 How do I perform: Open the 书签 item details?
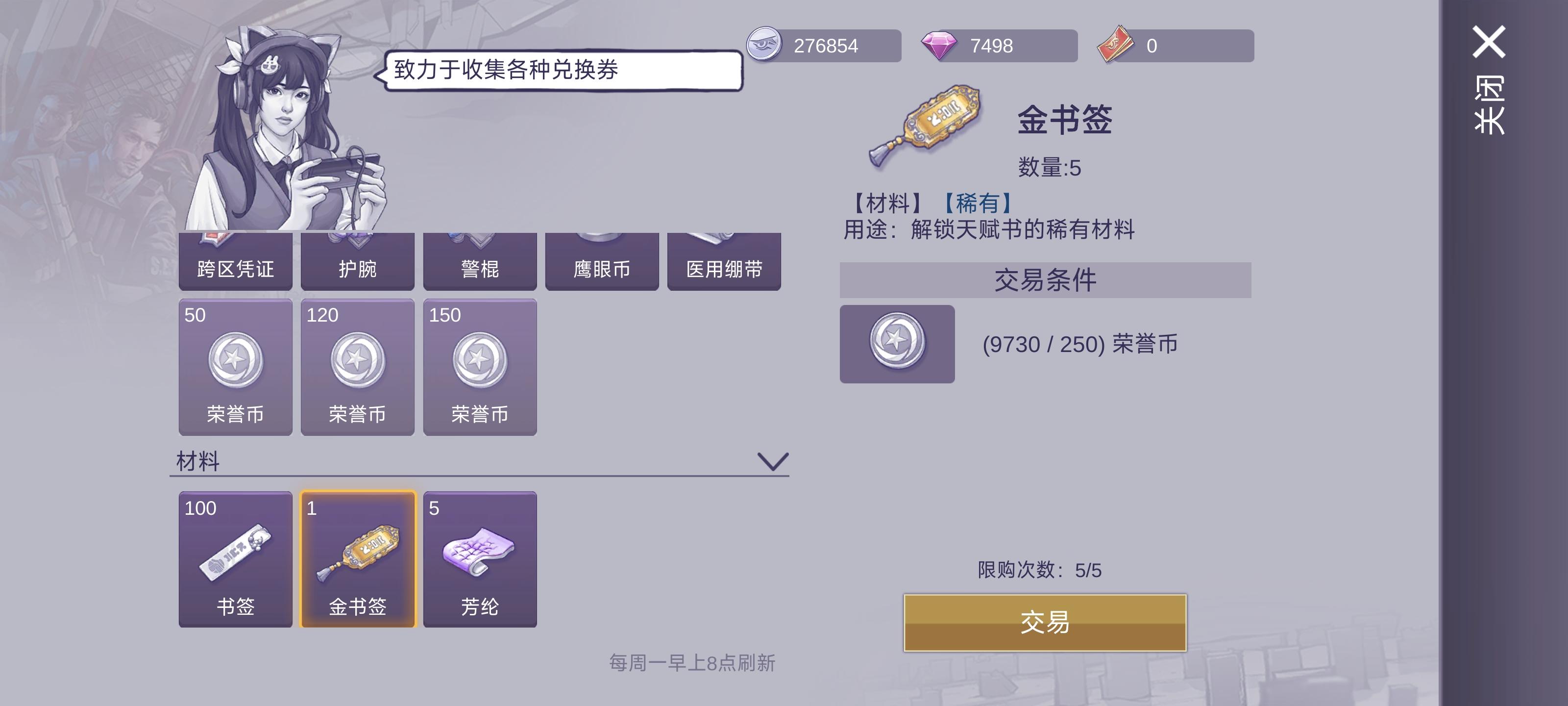point(235,557)
